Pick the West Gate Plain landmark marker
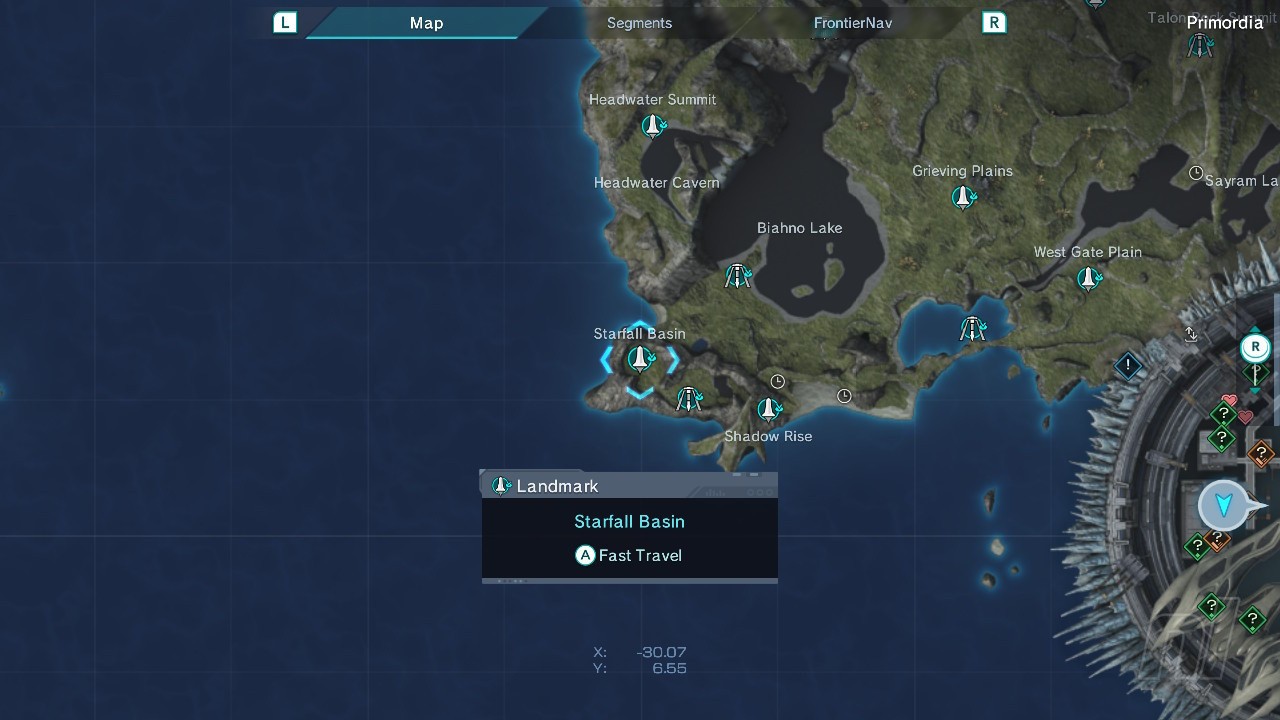 click(x=1089, y=278)
